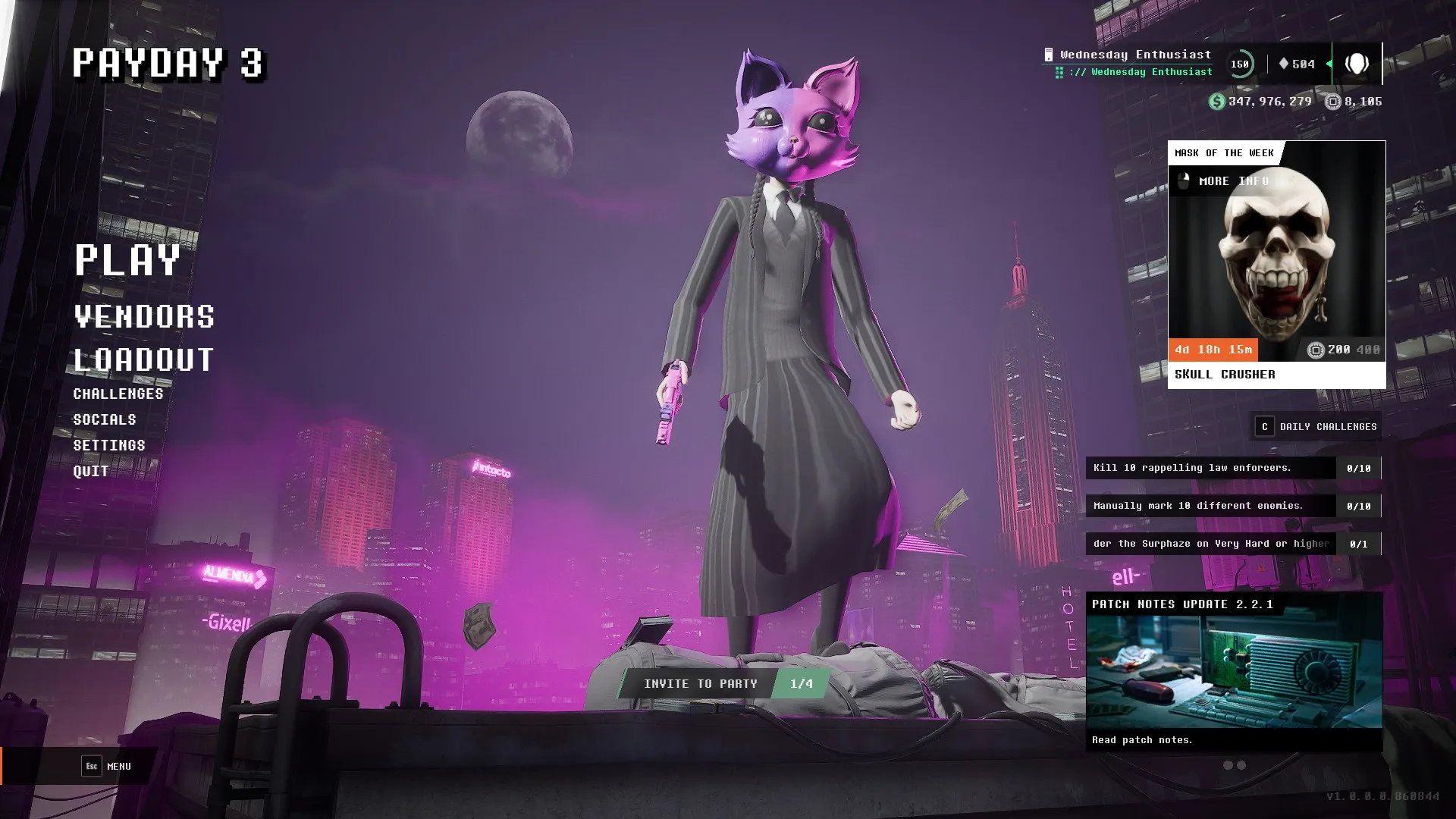Open the Loadout screen
1456x819 pixels.
[144, 360]
